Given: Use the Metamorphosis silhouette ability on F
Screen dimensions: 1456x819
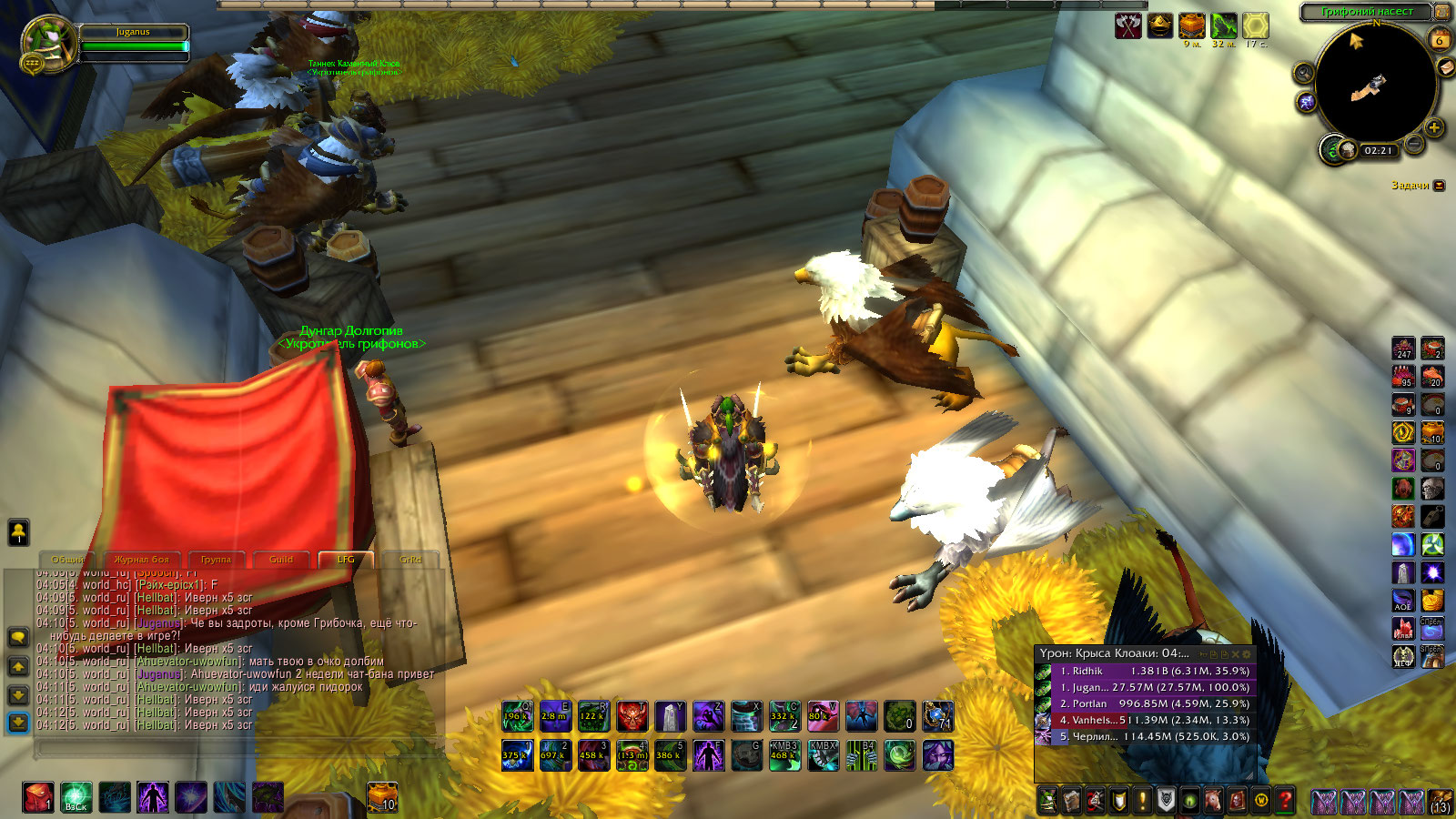Looking at the screenshot, I should 708,755.
